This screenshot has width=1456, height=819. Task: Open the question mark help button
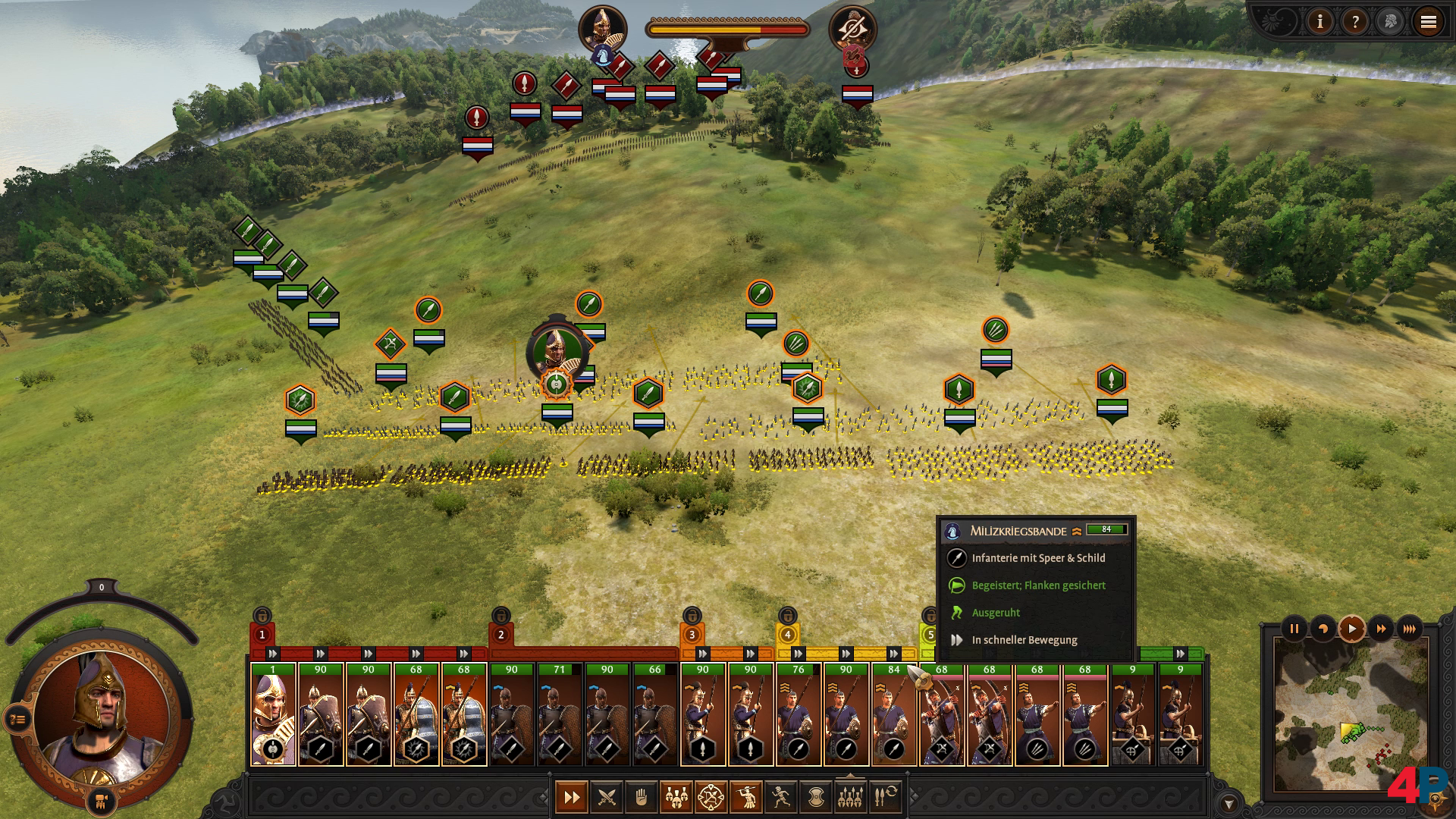point(1355,22)
